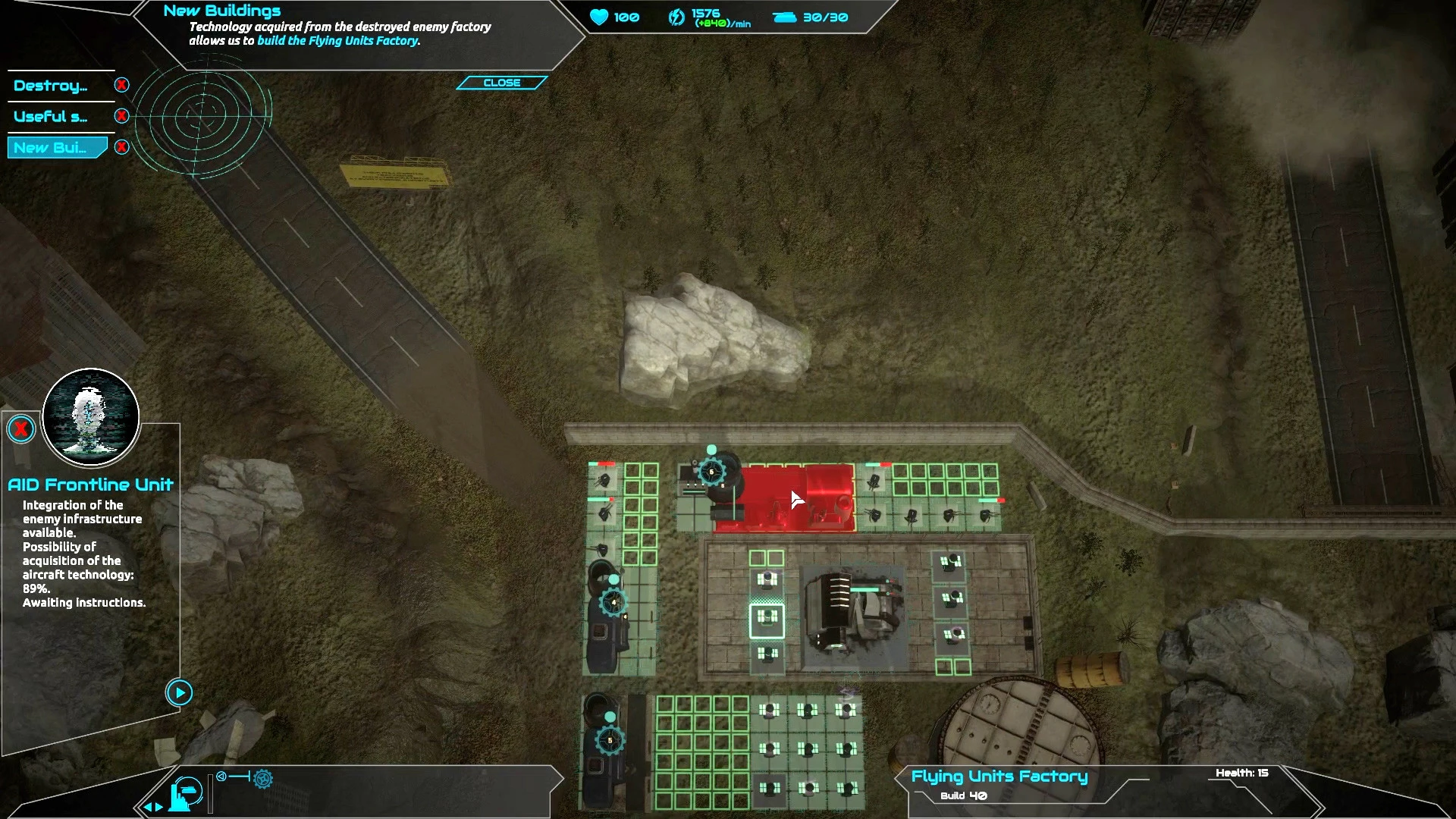The width and height of the screenshot is (1456, 819).
Task: Click the AID Frontline Unit portrait
Action: pos(91,417)
